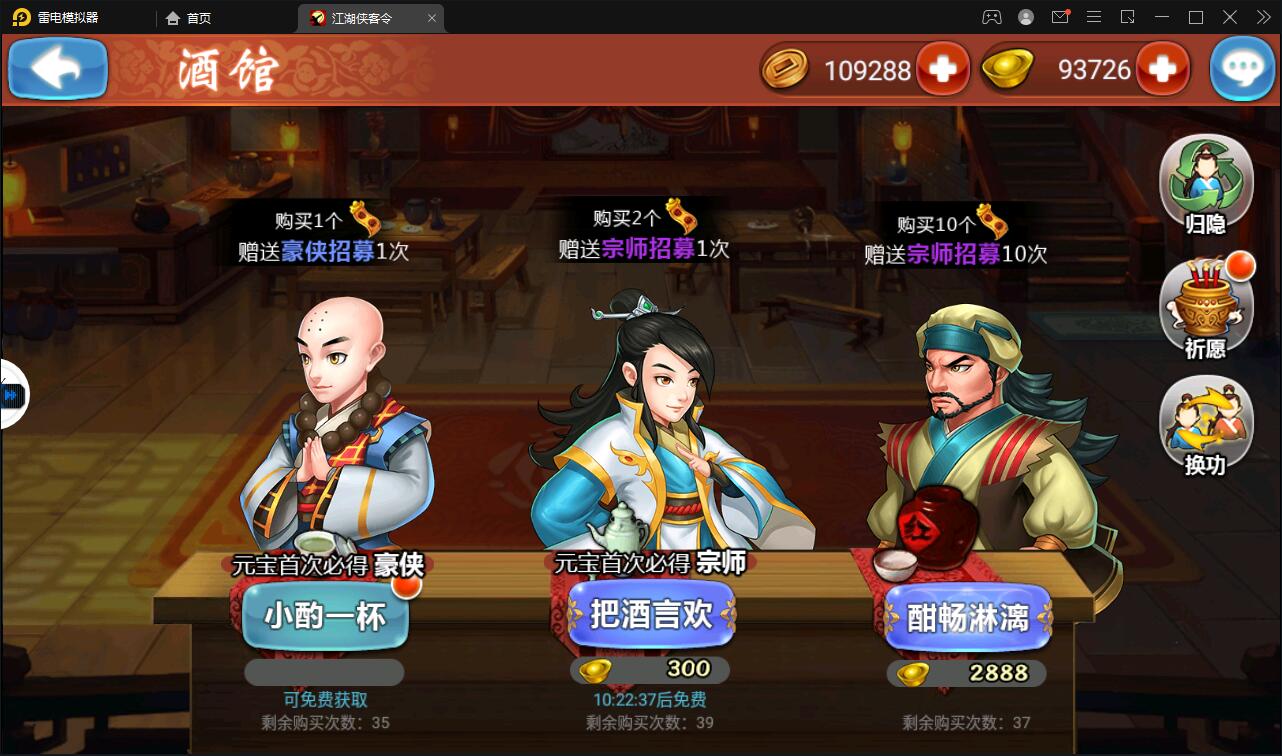1282x756 pixels.
Task: Open the emulator hamburger menu
Action: [x=1094, y=17]
